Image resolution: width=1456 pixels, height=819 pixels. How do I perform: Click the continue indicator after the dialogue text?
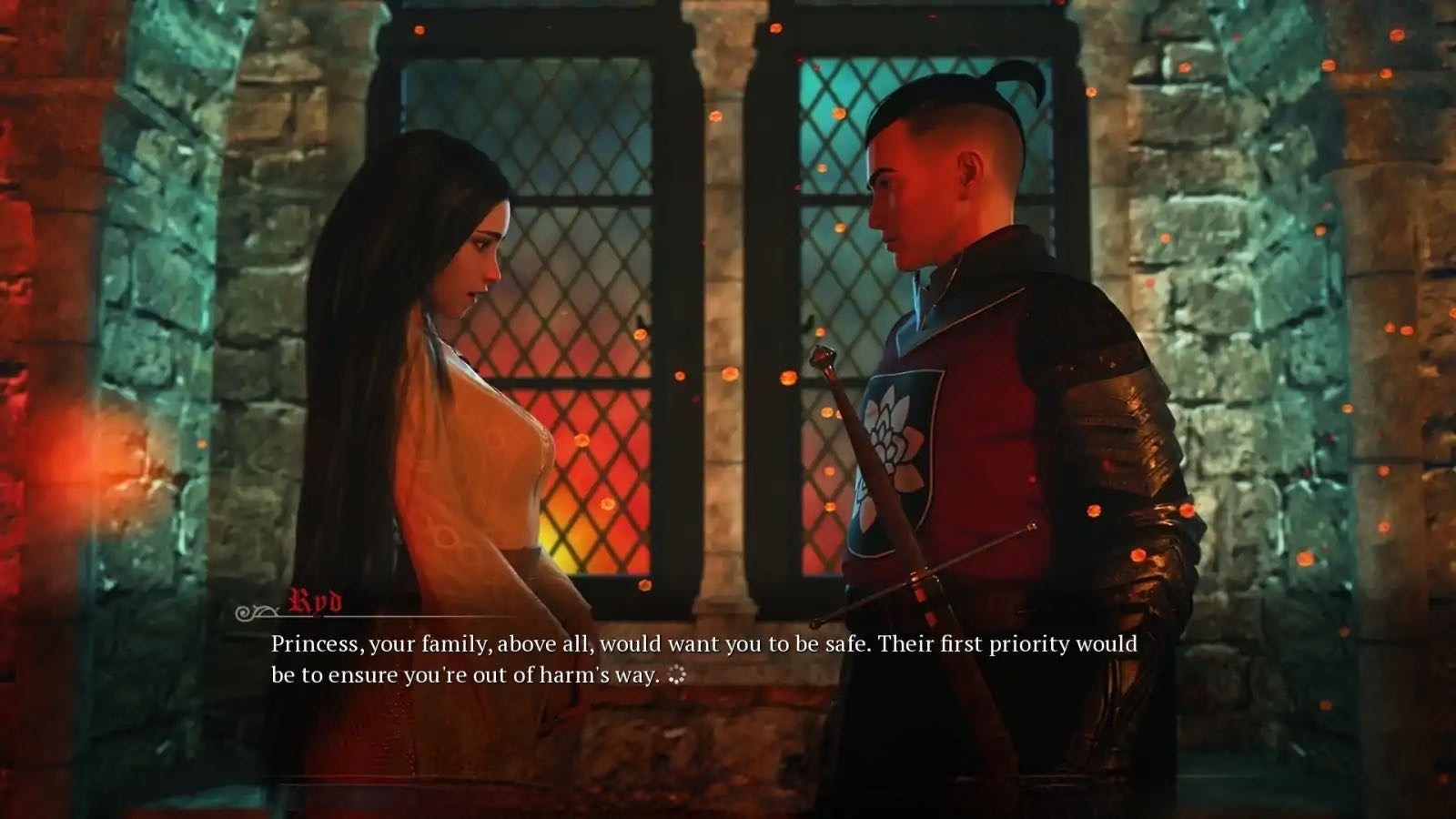click(676, 675)
